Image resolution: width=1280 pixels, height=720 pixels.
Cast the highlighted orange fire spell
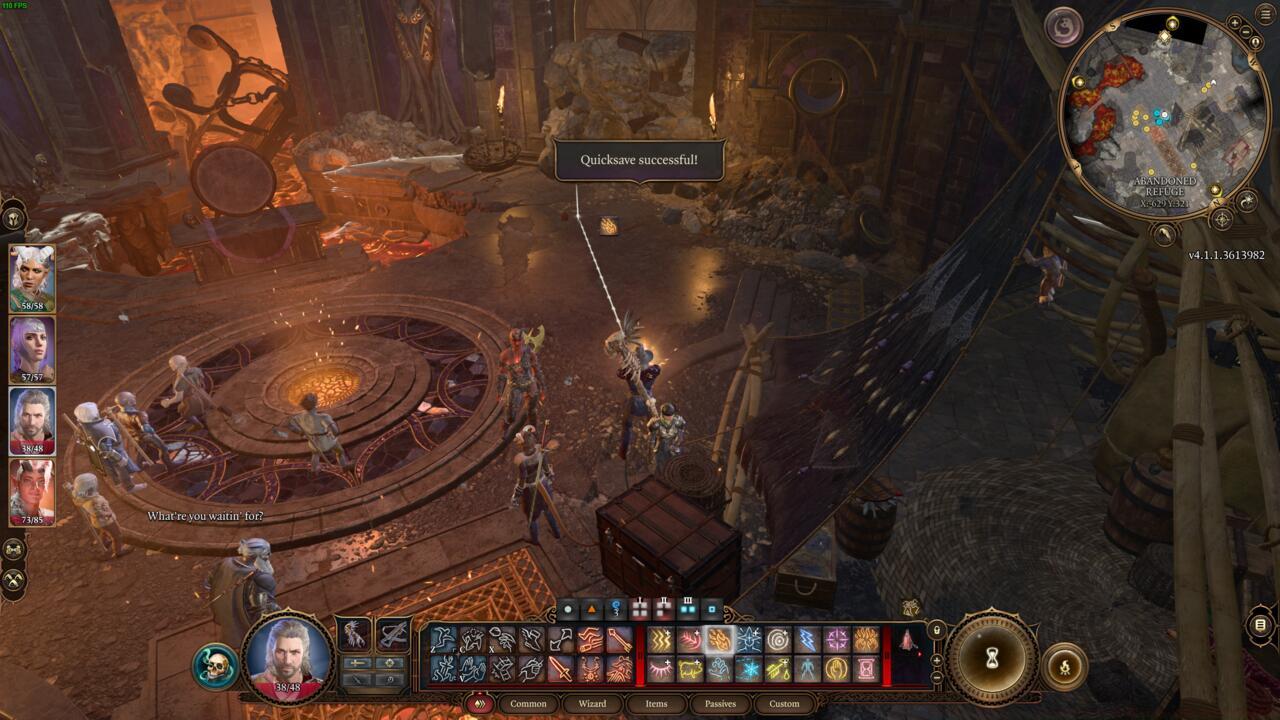coord(719,640)
